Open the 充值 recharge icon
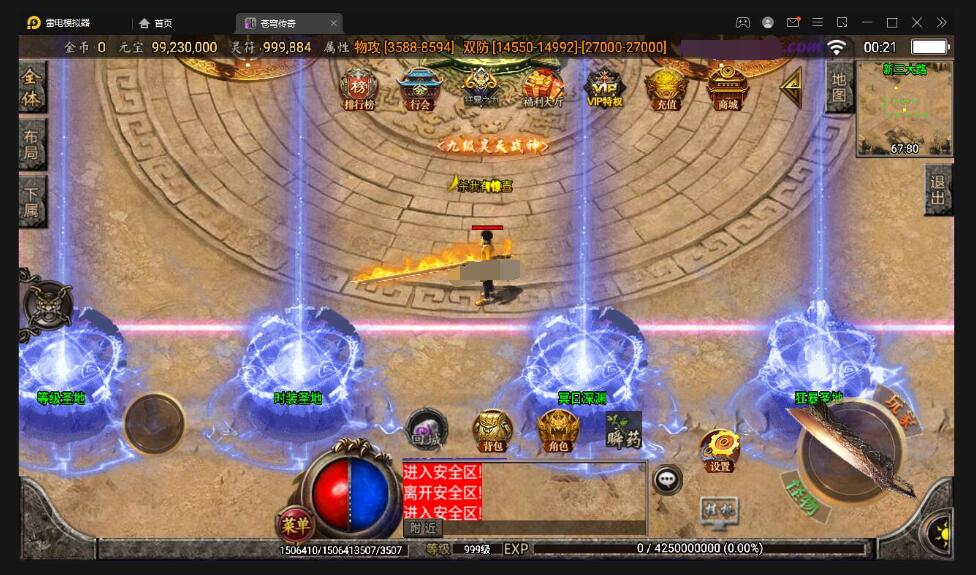 coord(665,88)
